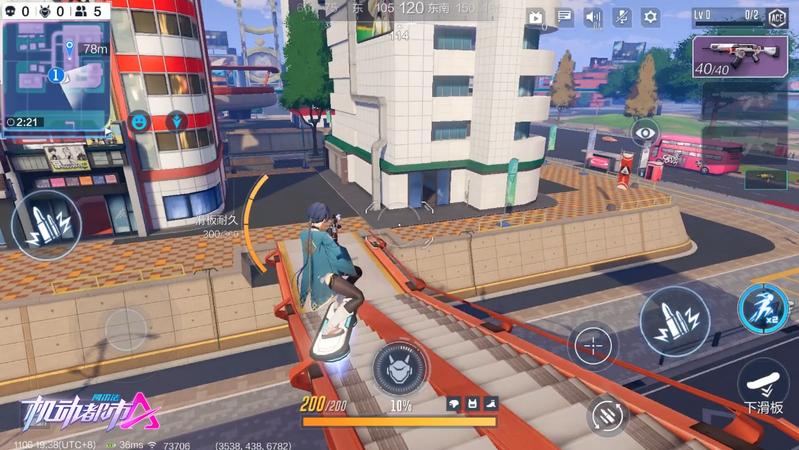Screen dimensions: 799x450
Task: Use the sprint x2 skill button
Action: [763, 308]
